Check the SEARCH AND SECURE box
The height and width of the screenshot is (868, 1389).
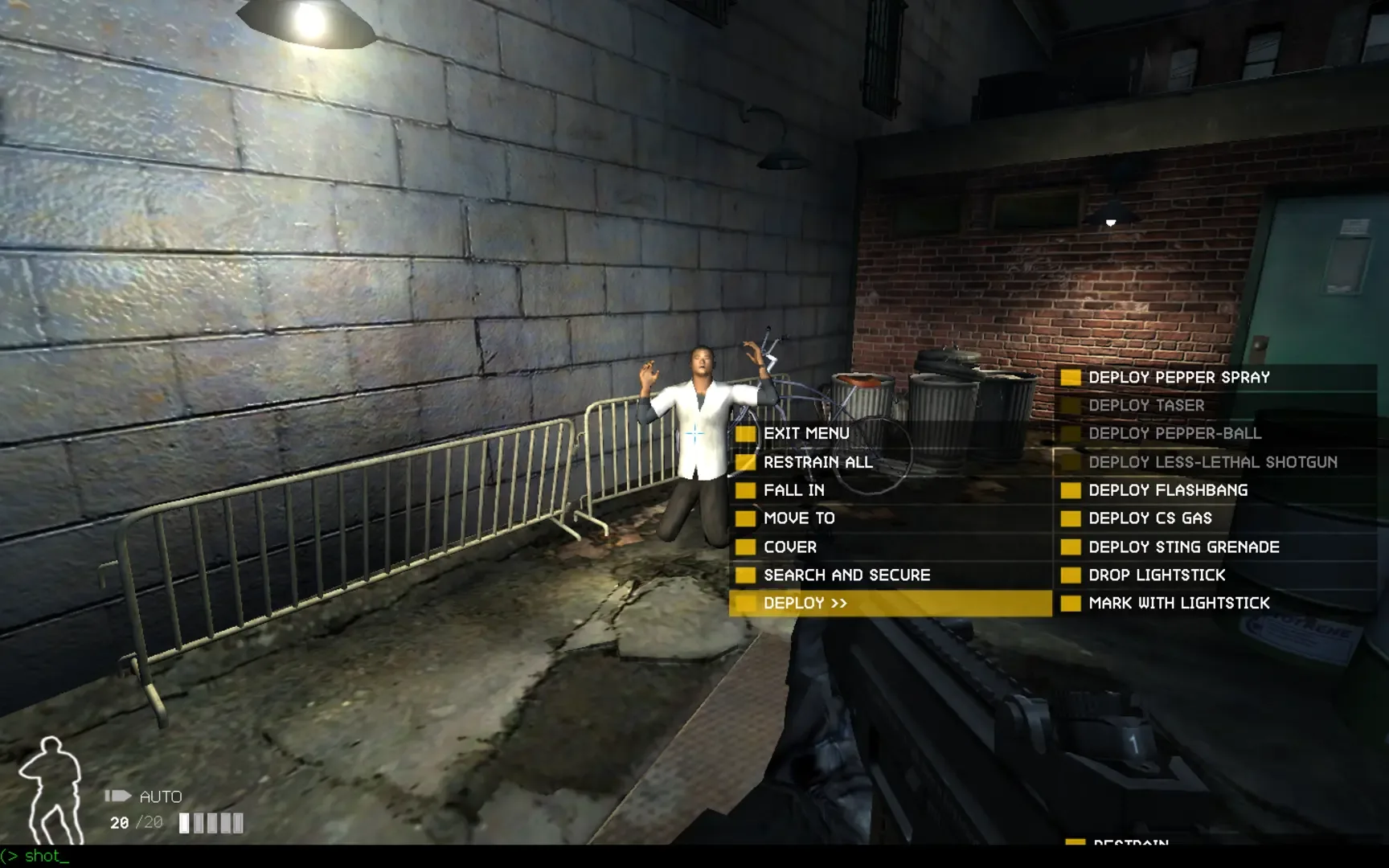(745, 575)
